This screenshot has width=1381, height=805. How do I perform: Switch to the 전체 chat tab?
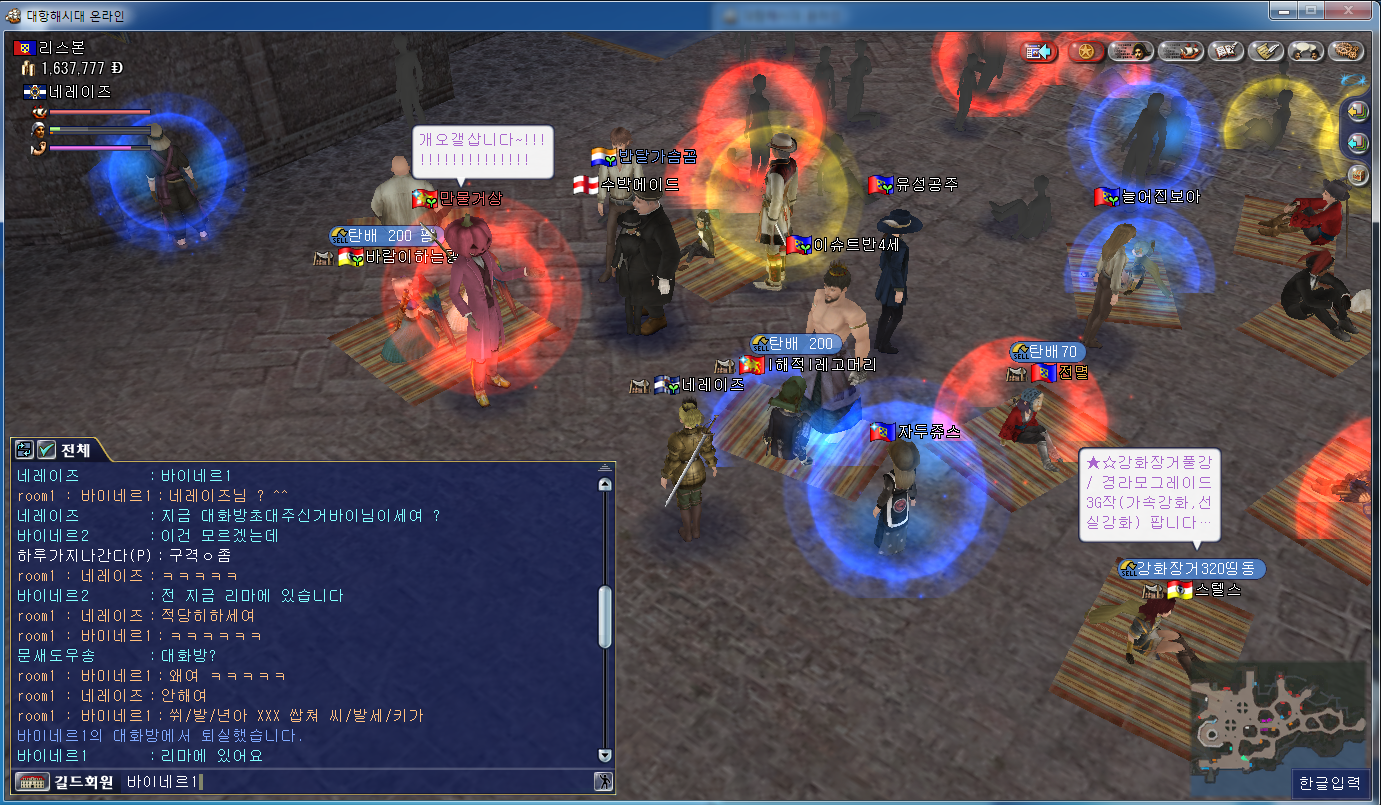pyautogui.click(x=75, y=450)
